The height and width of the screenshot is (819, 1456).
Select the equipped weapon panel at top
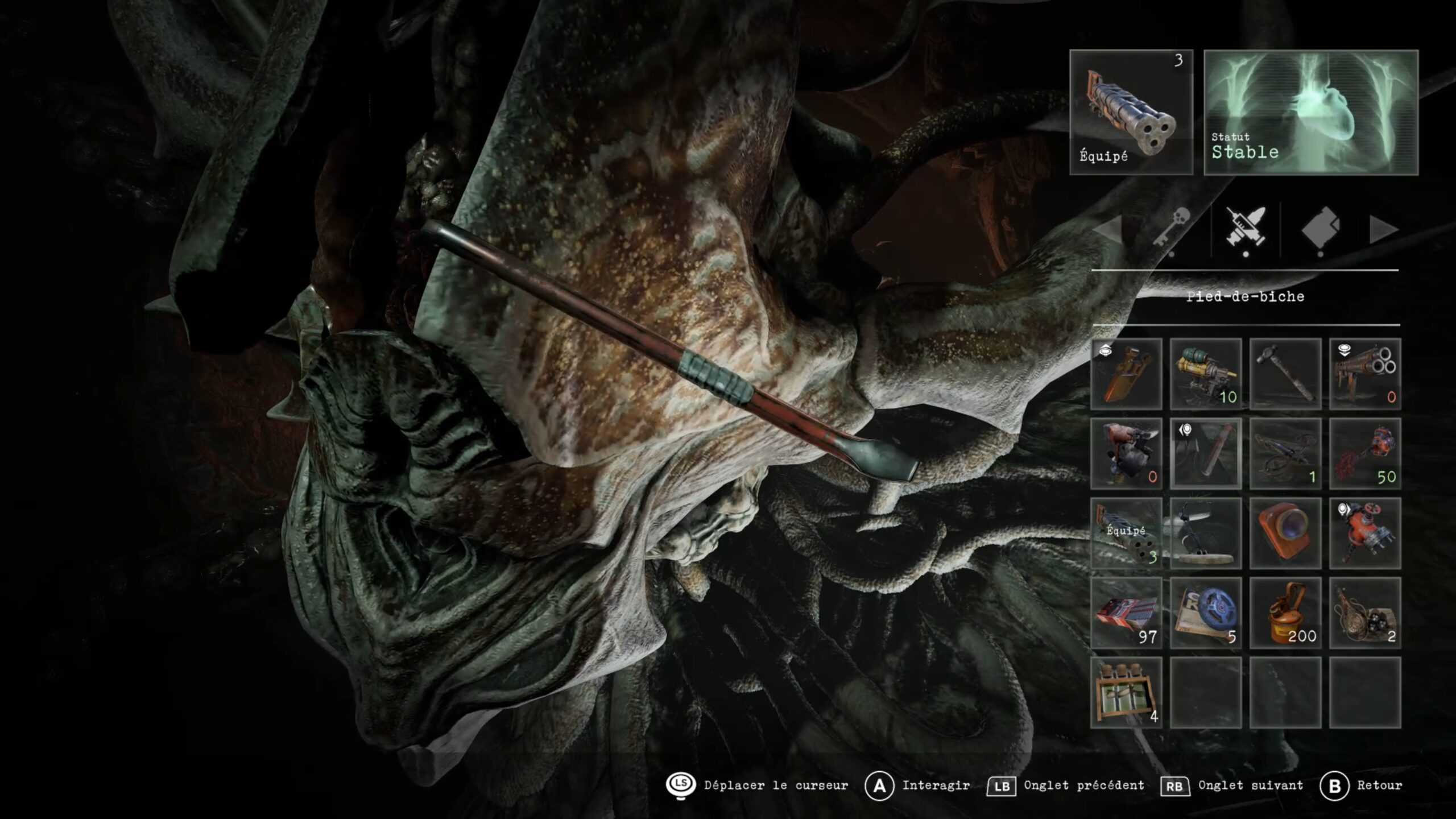tap(1131, 112)
